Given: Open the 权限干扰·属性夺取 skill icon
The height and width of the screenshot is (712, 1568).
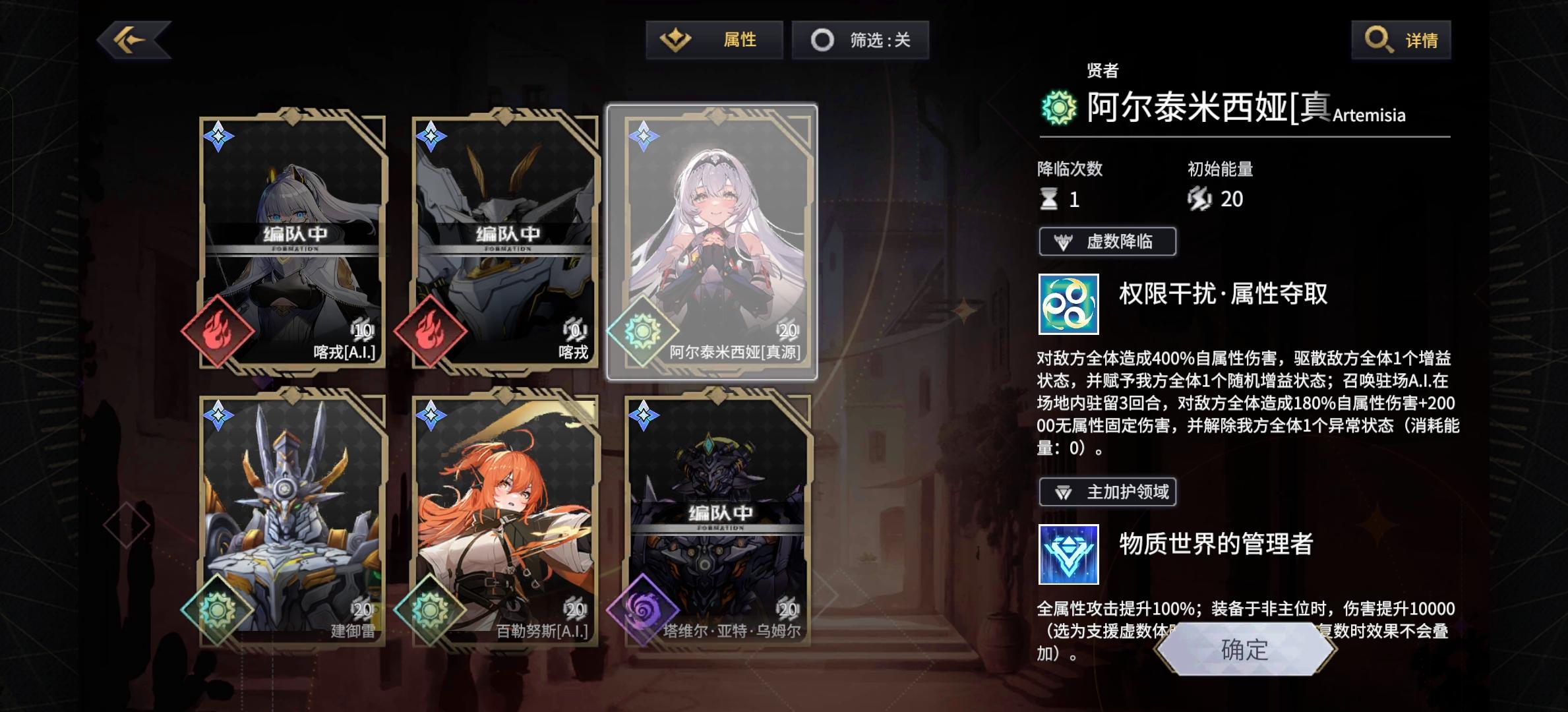Looking at the screenshot, I should tap(1068, 305).
